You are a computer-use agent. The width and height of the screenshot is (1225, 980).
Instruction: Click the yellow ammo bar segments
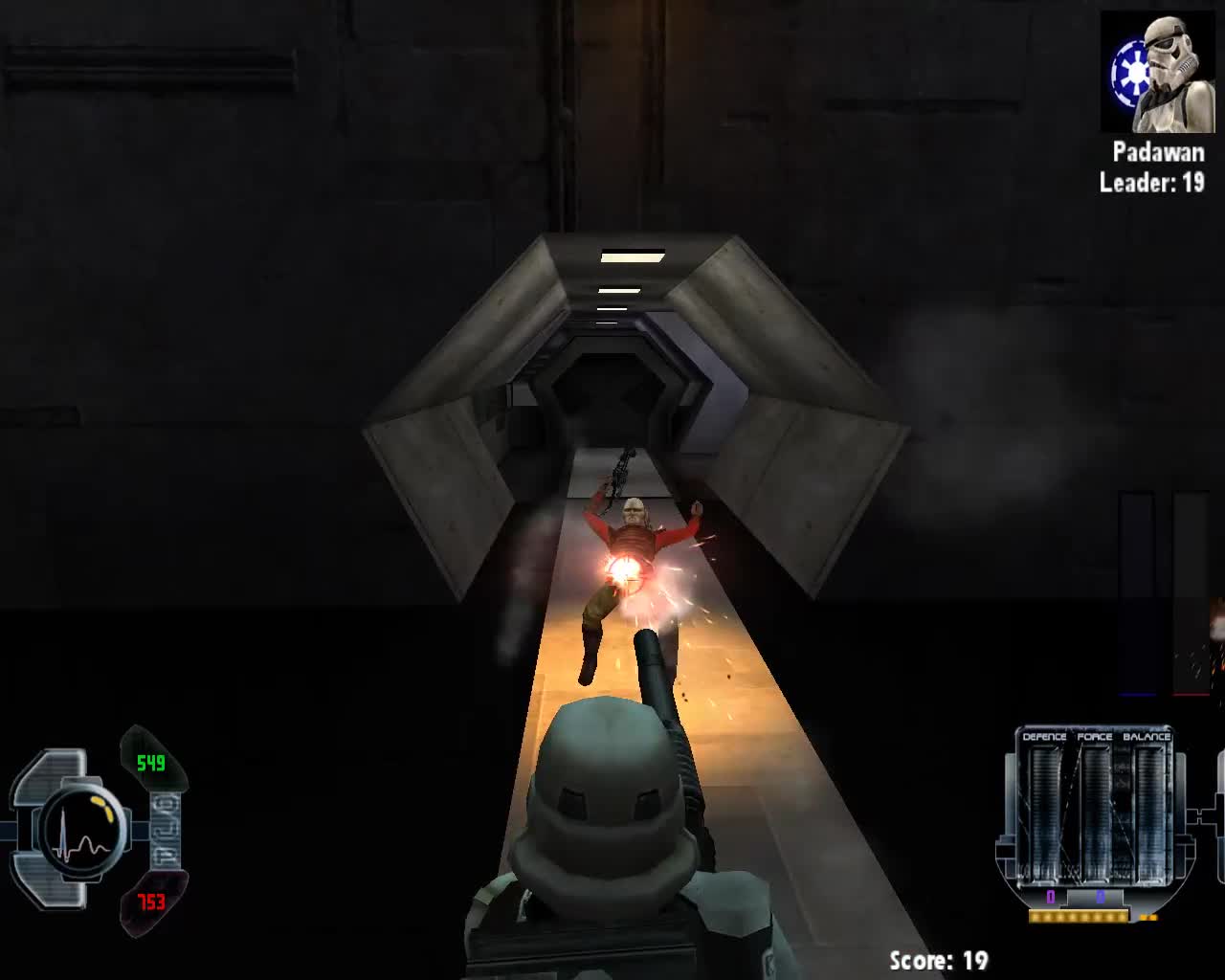pyautogui.click(x=1078, y=916)
